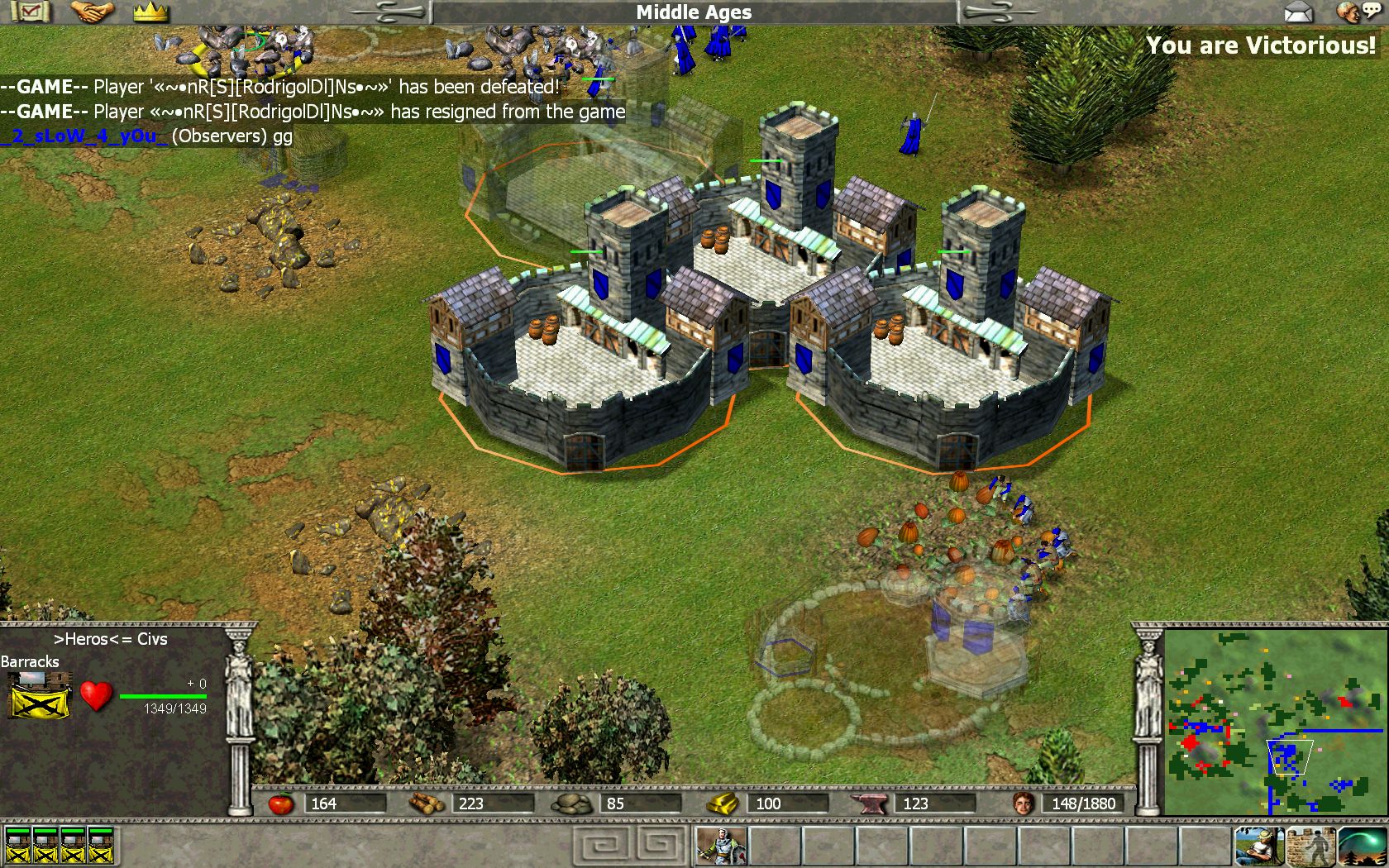Screen dimensions: 1389x868
Task: Select the Barracks portrait in the info panel
Action: click(x=39, y=694)
